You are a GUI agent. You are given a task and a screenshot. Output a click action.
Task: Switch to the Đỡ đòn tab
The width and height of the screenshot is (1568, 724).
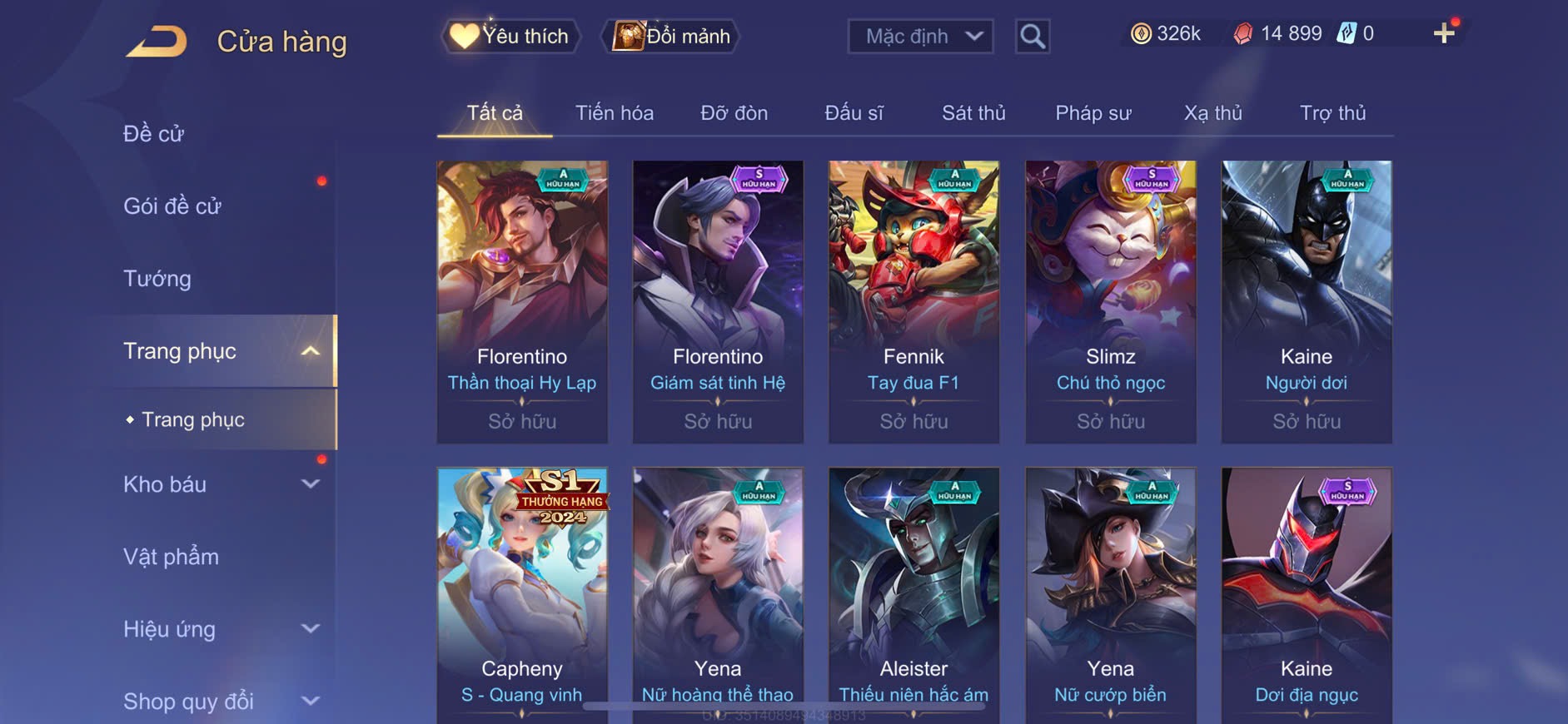pos(734,113)
